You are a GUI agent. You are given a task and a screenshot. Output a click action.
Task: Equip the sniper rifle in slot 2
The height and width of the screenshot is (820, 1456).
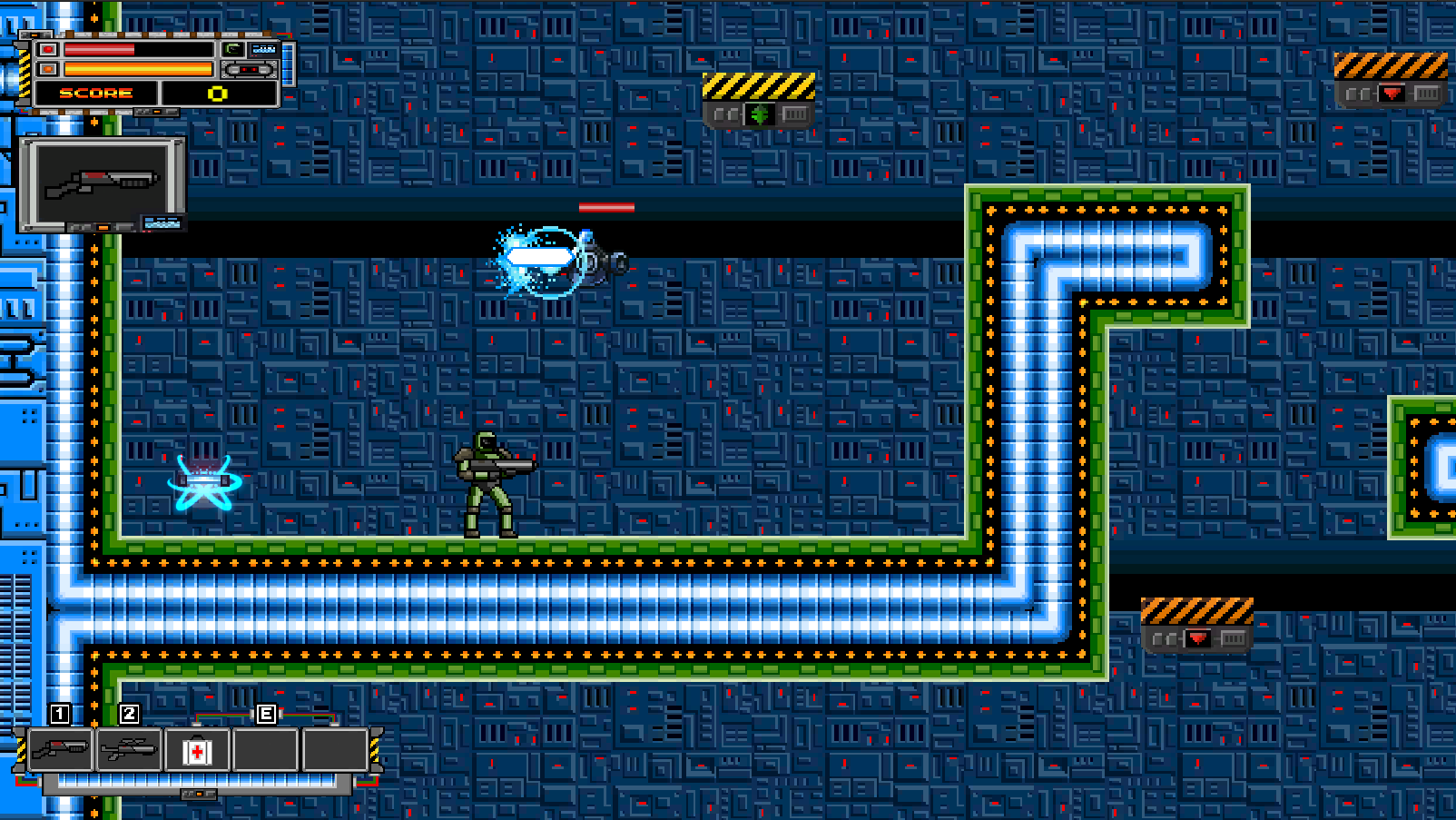coord(129,750)
